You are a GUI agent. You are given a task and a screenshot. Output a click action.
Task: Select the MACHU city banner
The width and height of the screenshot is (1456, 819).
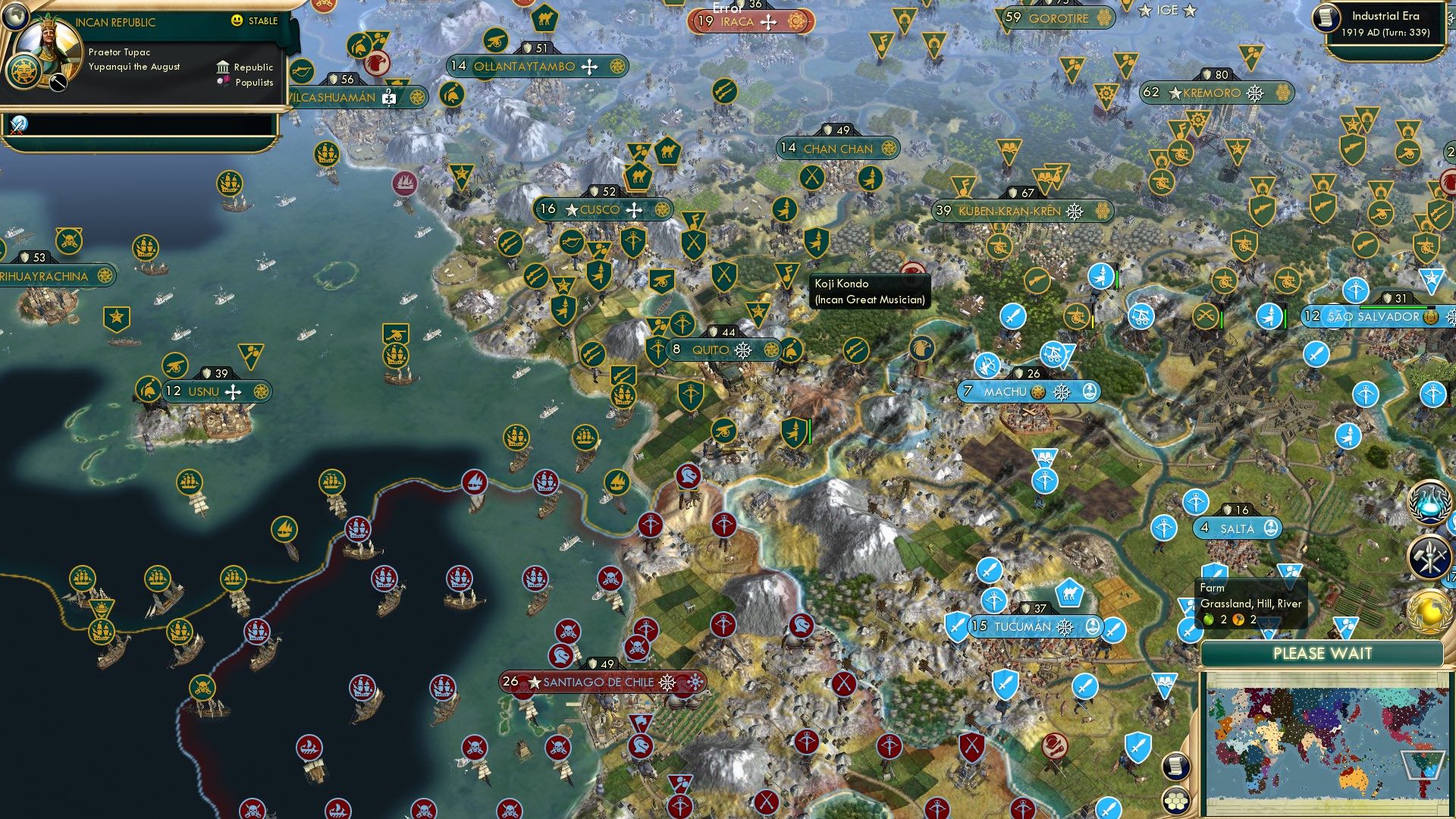[x=1006, y=392]
